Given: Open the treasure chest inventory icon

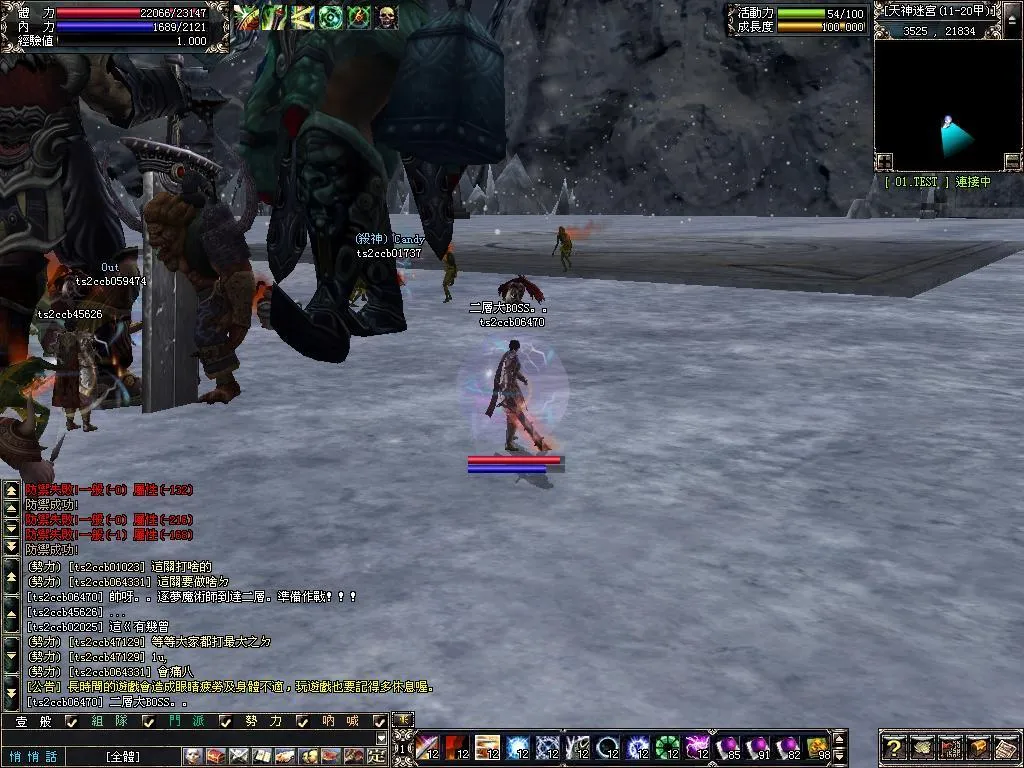Looking at the screenshot, I should coord(978,747).
